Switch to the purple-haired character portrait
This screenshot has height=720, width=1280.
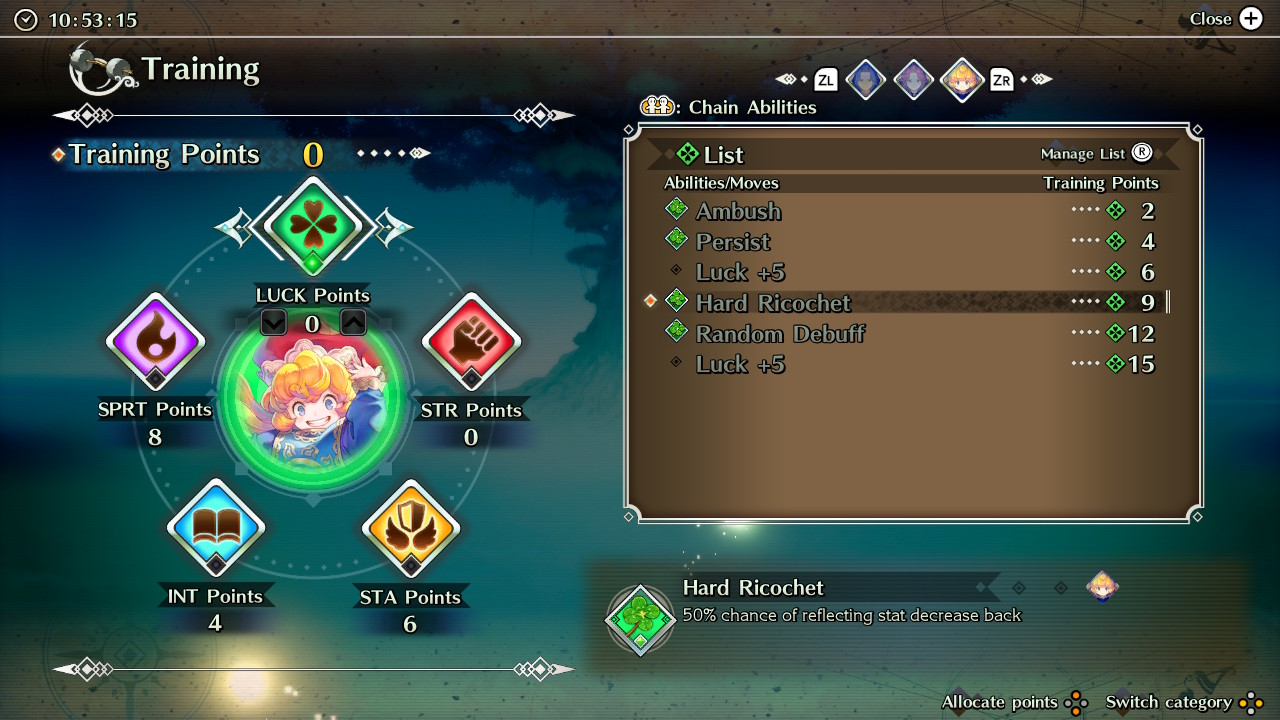tap(913, 80)
